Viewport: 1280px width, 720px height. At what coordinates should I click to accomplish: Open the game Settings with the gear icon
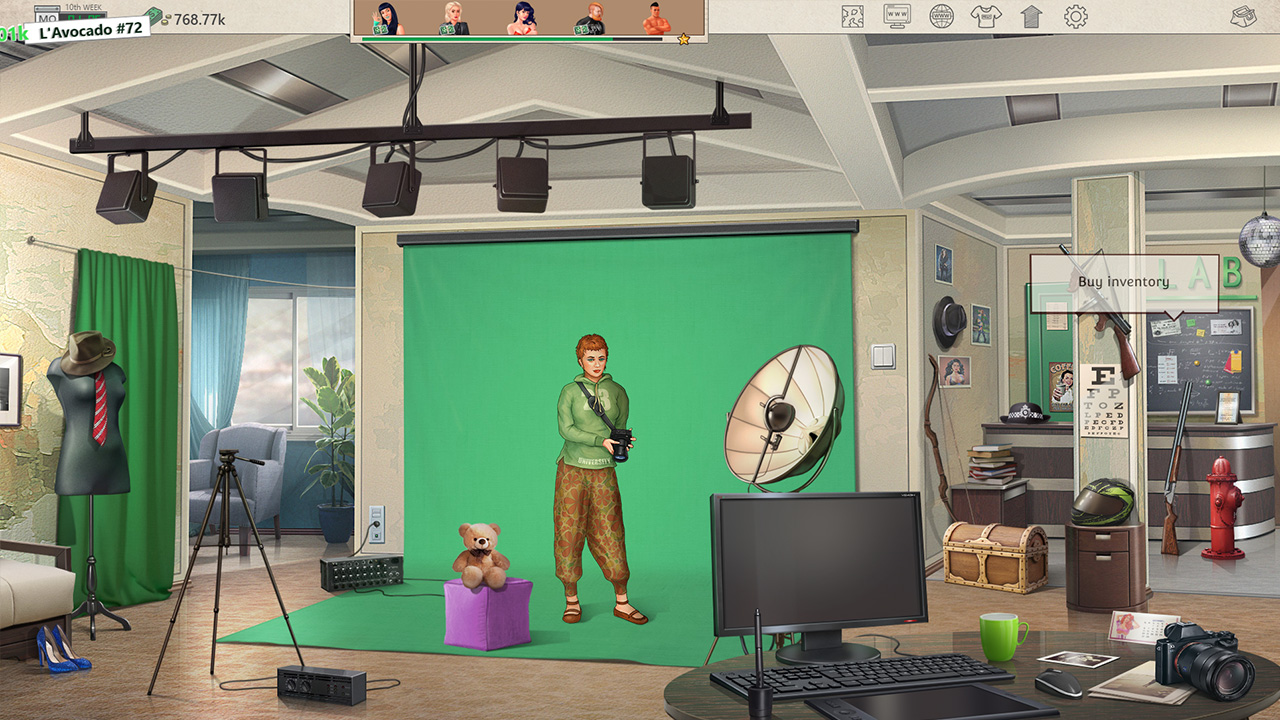point(1074,15)
